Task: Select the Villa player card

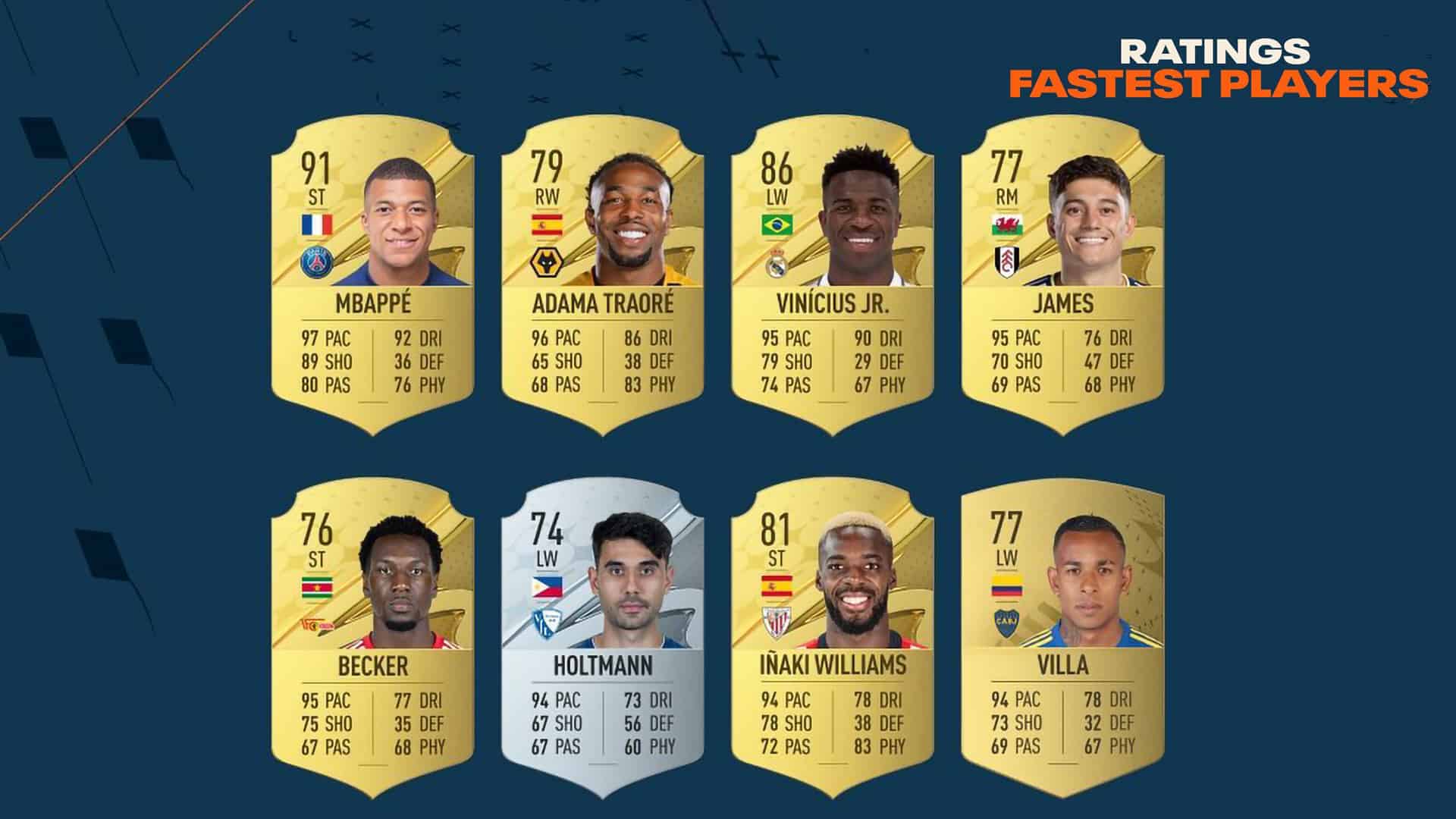Action: click(1062, 639)
